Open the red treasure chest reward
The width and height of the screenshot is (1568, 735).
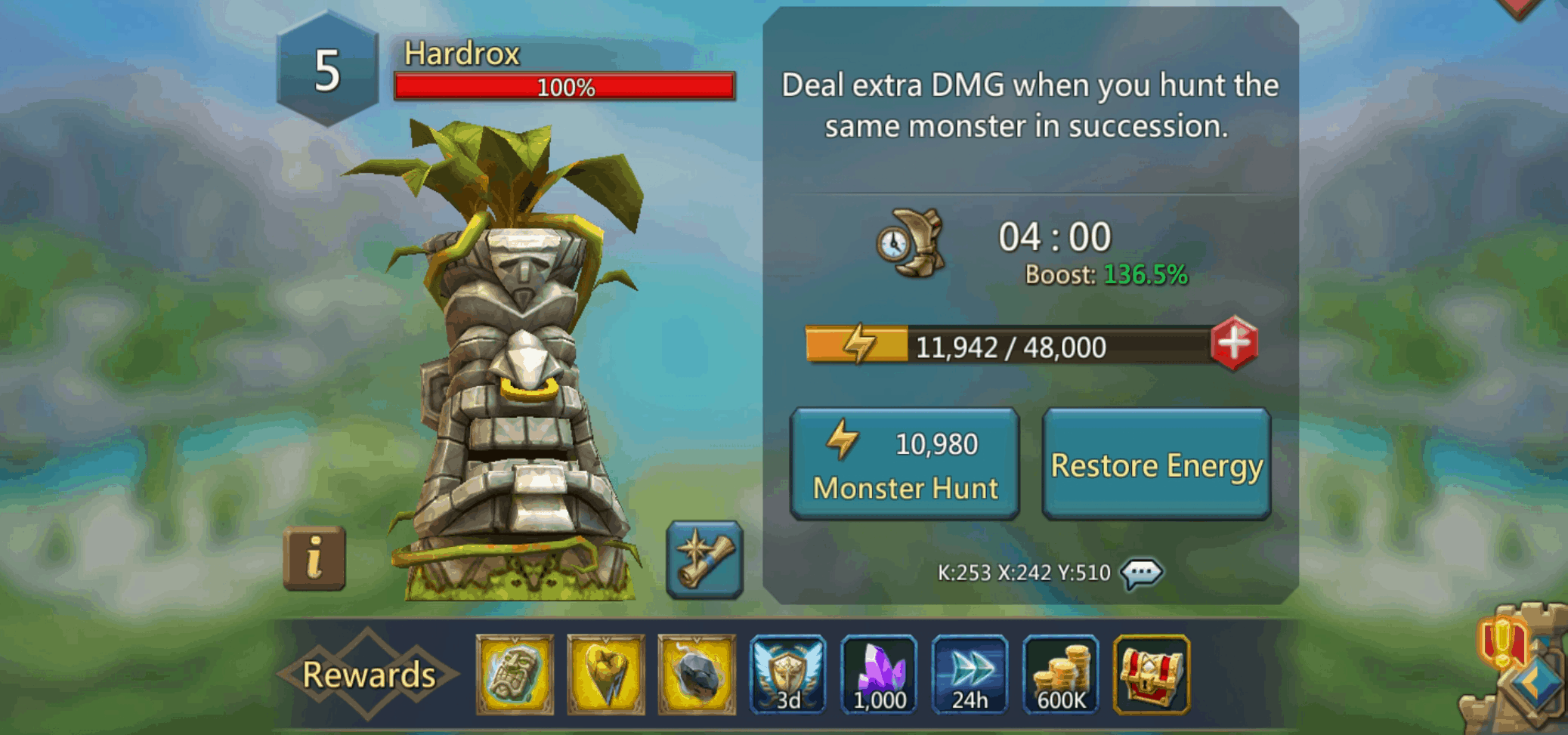[x=1152, y=673]
